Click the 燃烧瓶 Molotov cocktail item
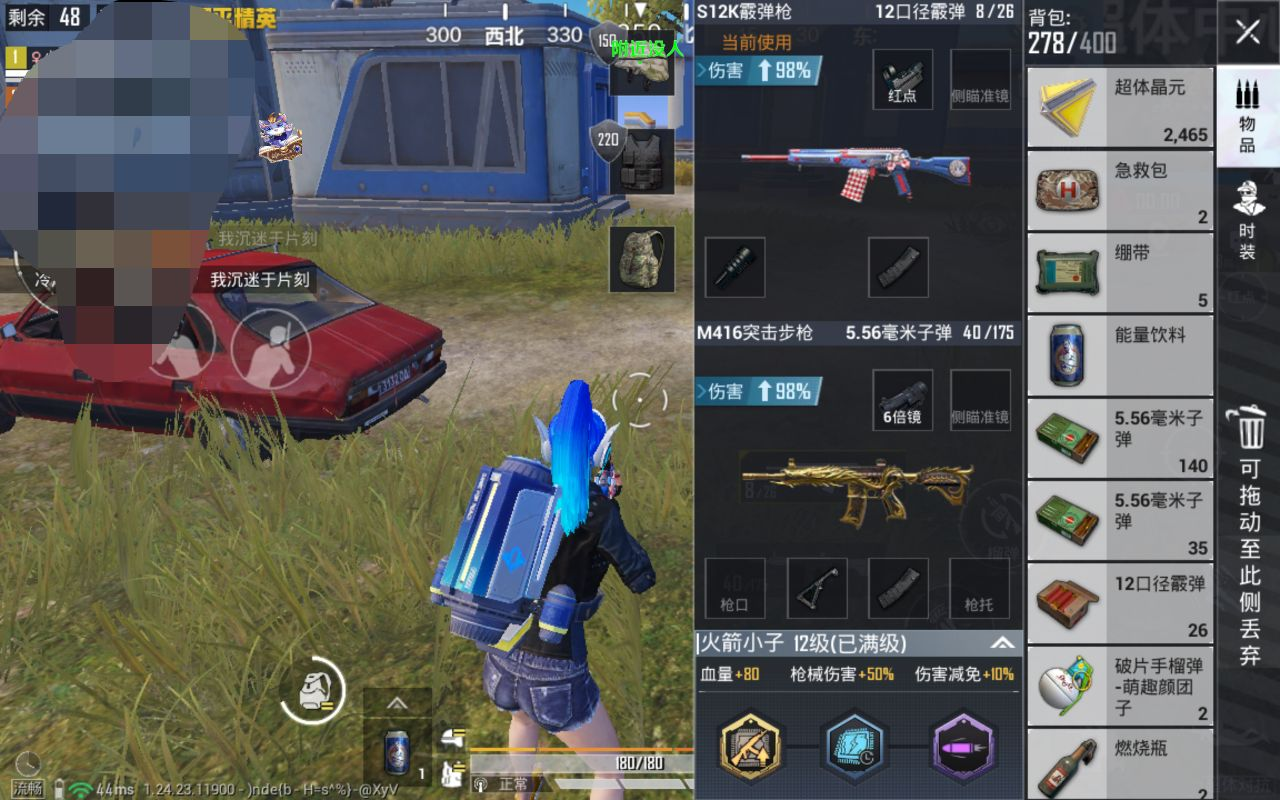Viewport: 1280px width, 800px height. coord(1120,764)
